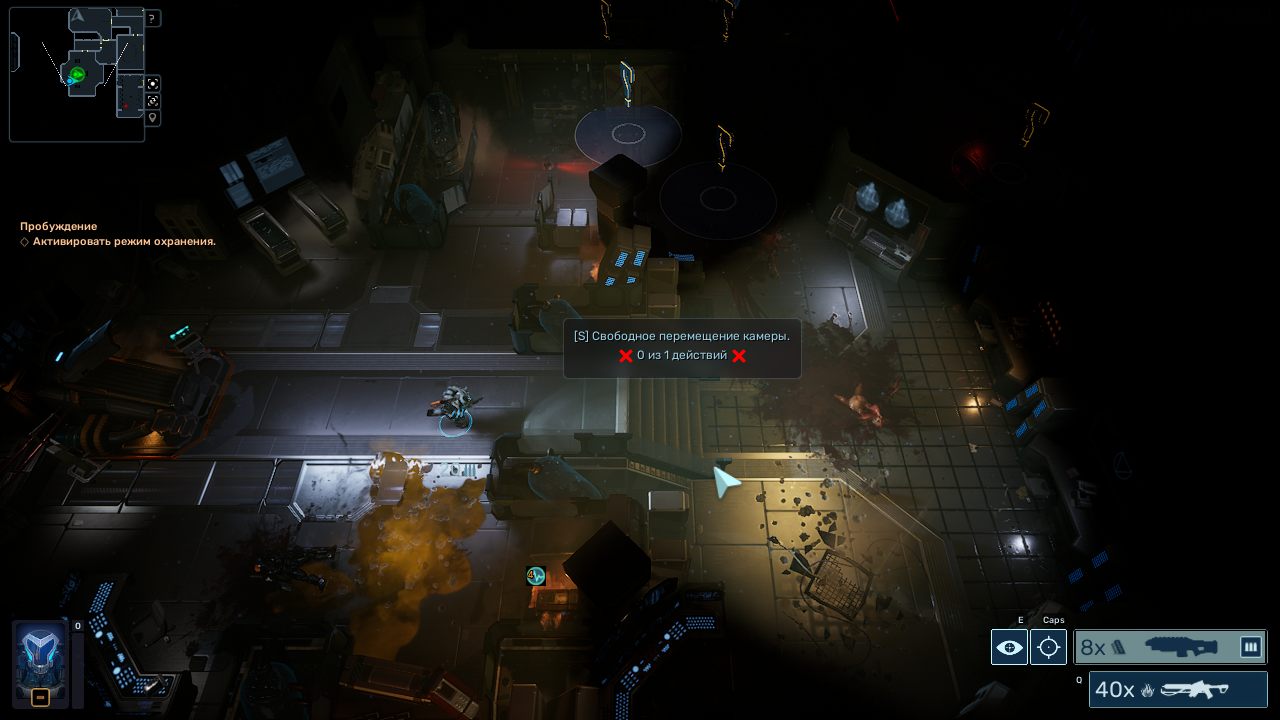Switch to the 40x flamethrower weapon
The image size is (1280, 720).
(x=1178, y=689)
